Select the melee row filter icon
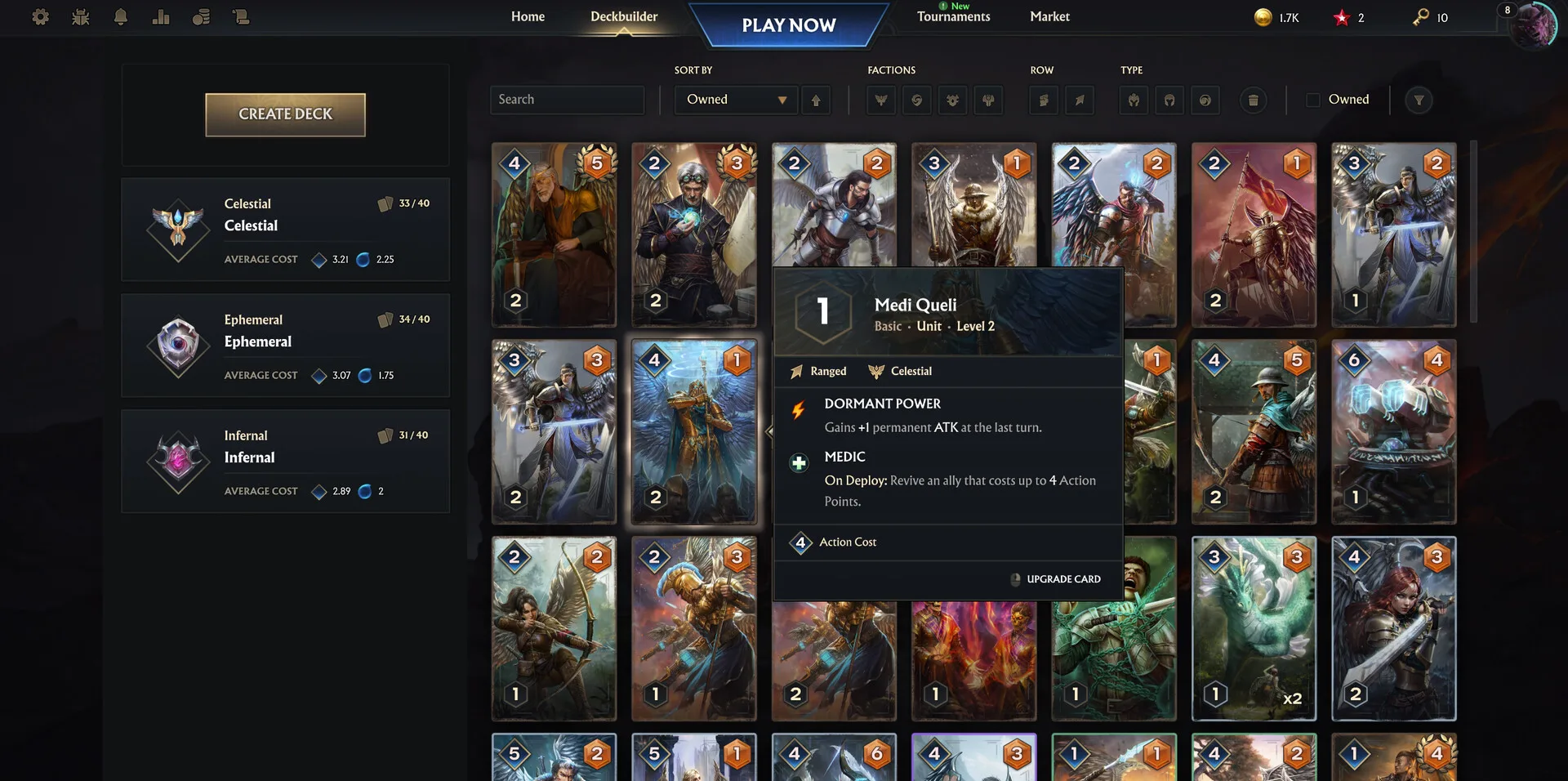This screenshot has width=1568, height=781. [x=1043, y=100]
